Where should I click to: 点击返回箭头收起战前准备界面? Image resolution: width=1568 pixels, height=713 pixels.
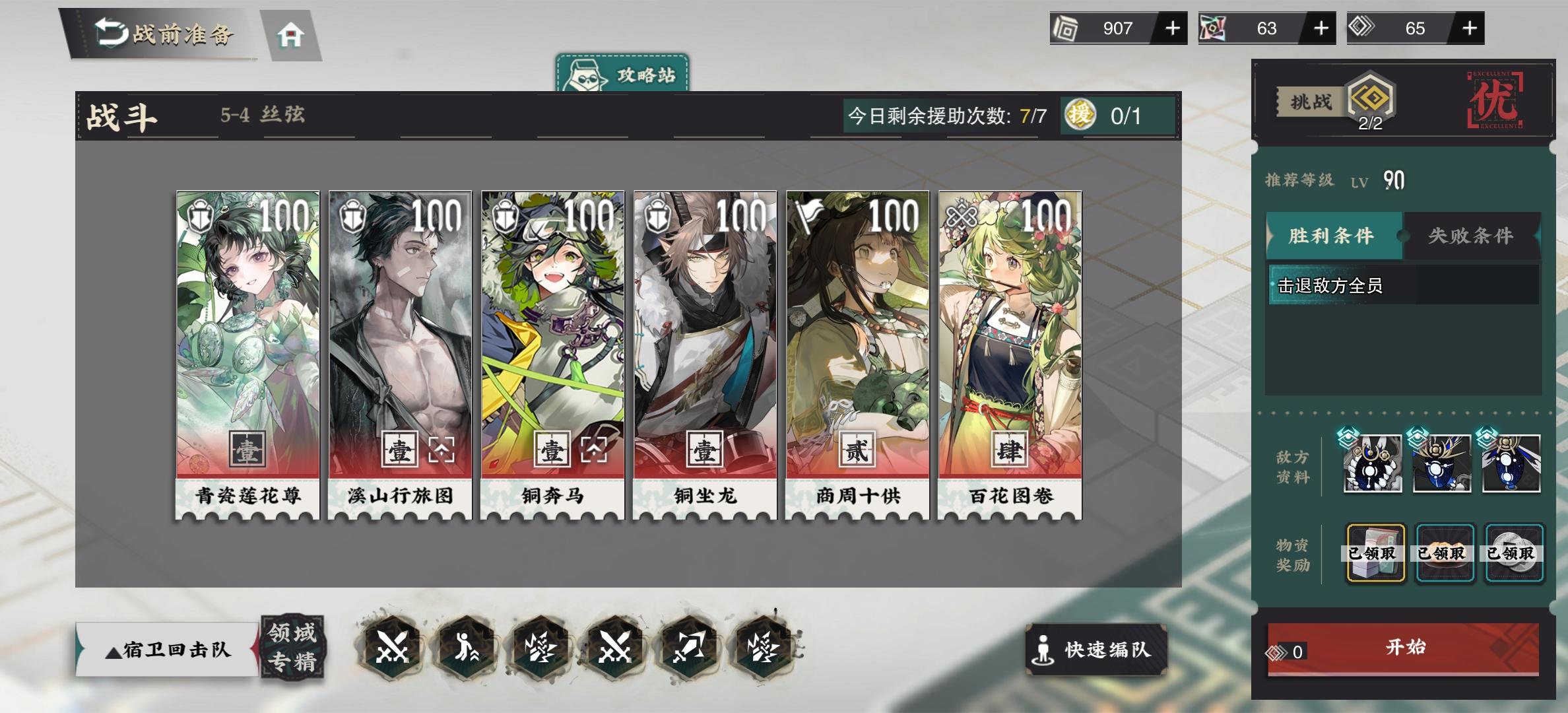pos(109,30)
